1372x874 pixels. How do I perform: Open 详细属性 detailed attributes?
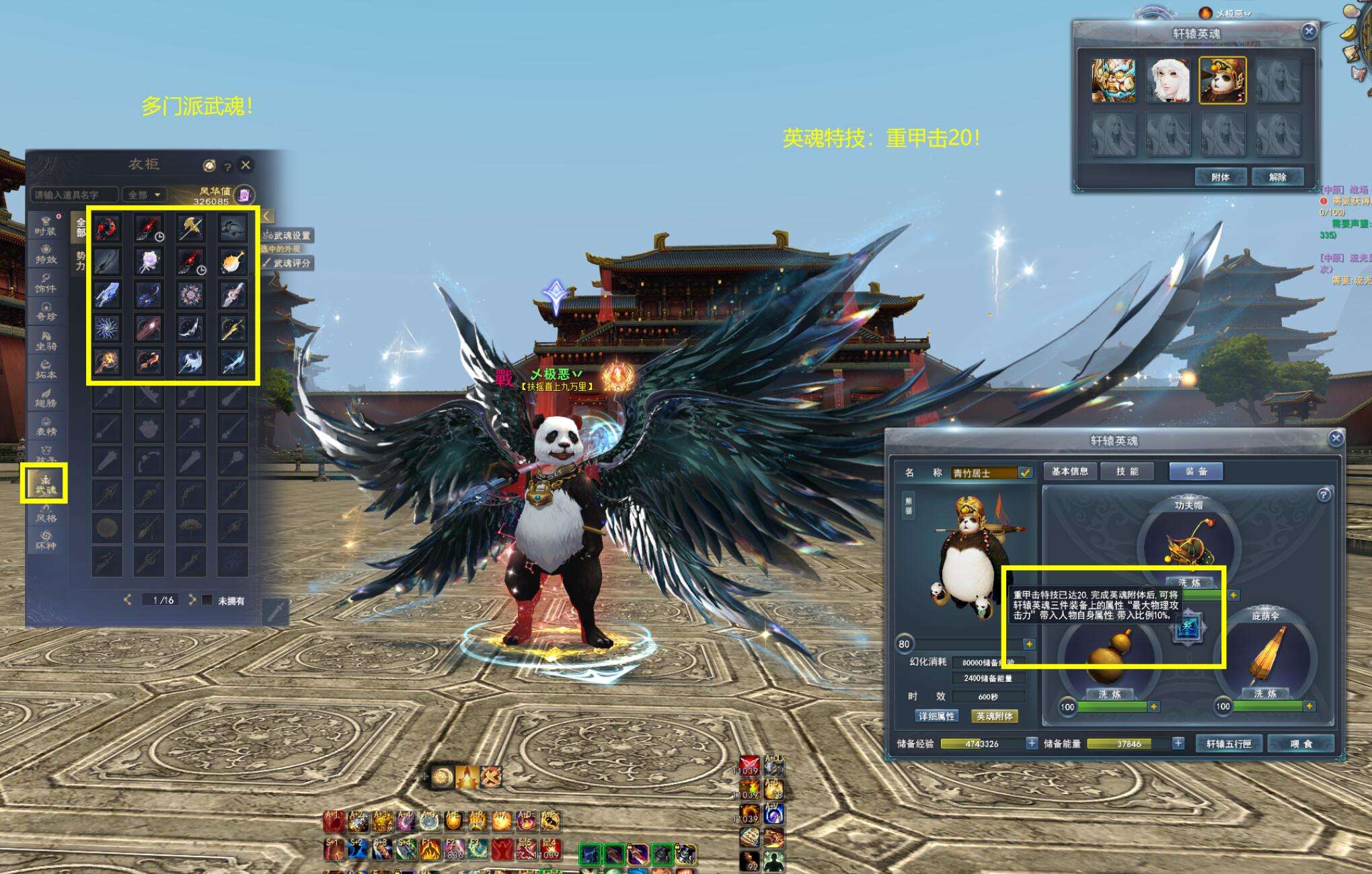tap(937, 717)
